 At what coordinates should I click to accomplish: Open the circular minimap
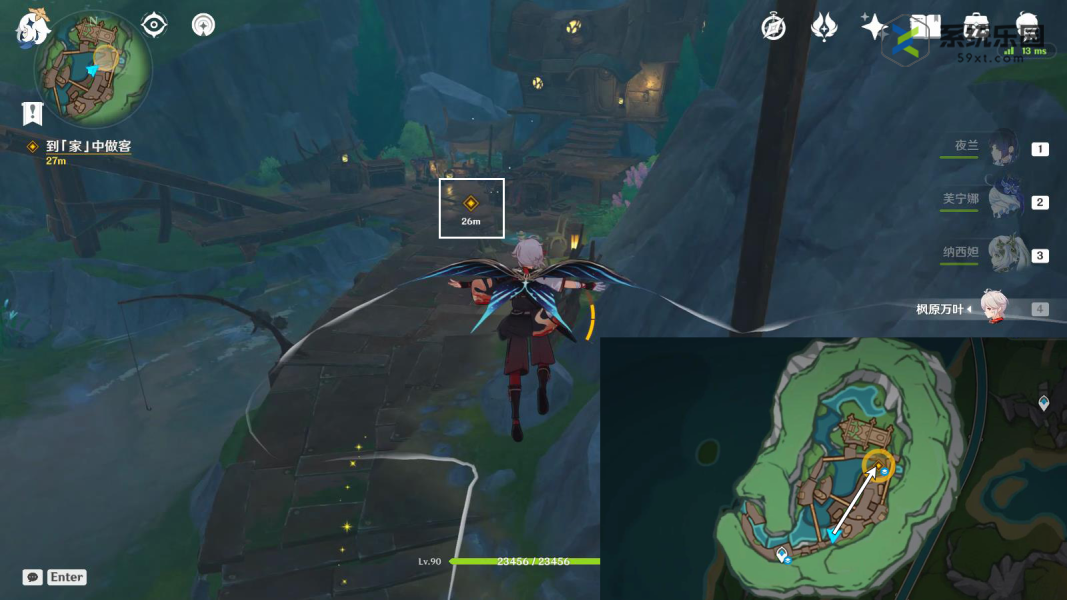[93, 68]
